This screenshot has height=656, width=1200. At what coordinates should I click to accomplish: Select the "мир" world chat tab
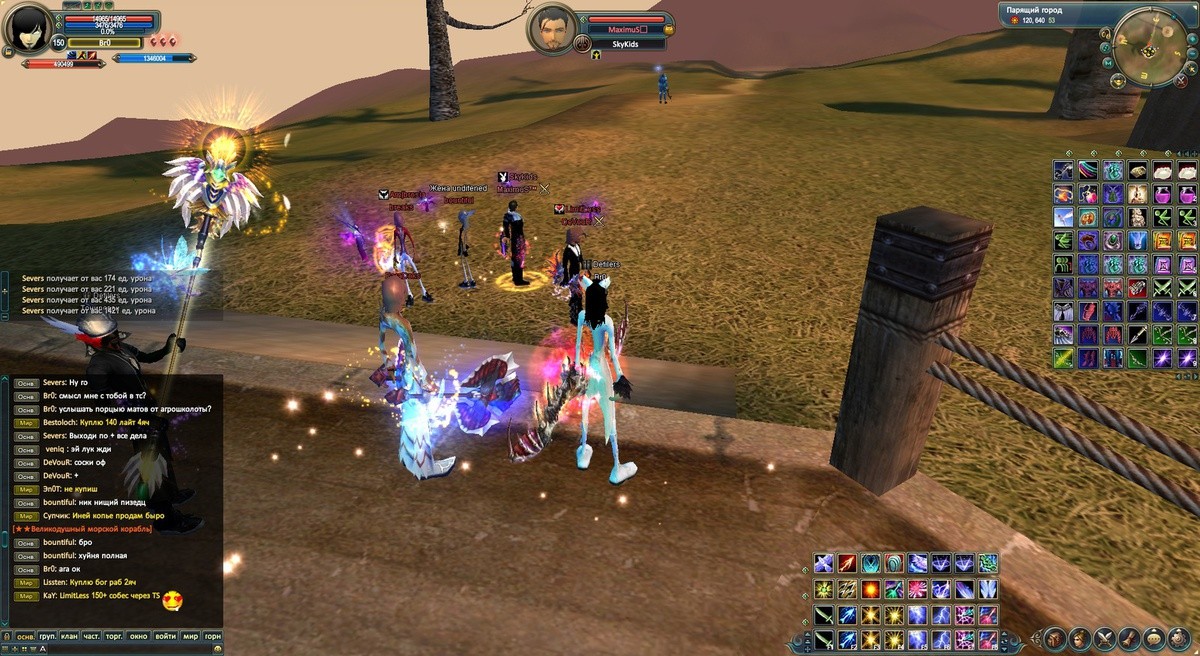[190, 637]
